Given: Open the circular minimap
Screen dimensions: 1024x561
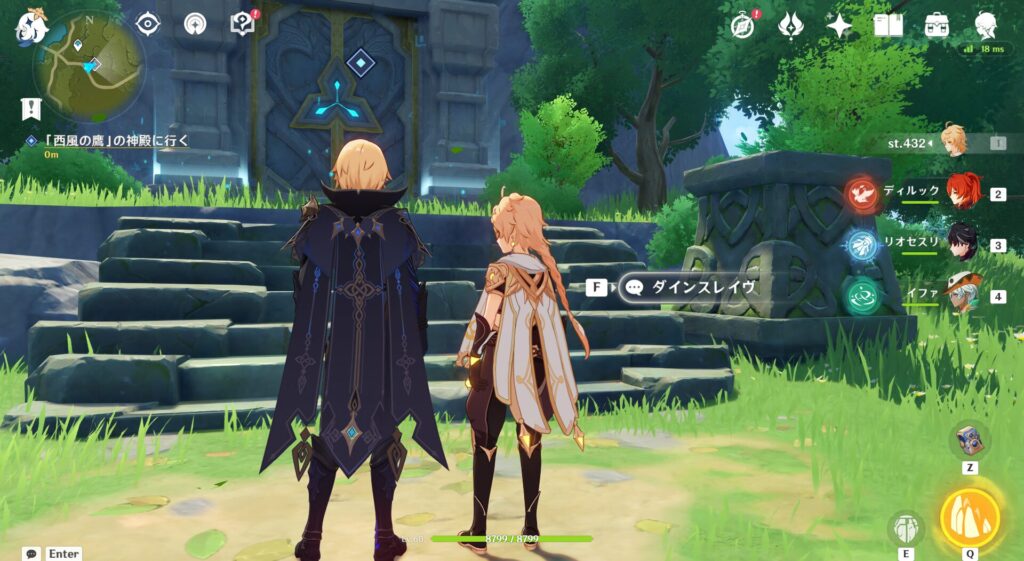Looking at the screenshot, I should click(89, 66).
